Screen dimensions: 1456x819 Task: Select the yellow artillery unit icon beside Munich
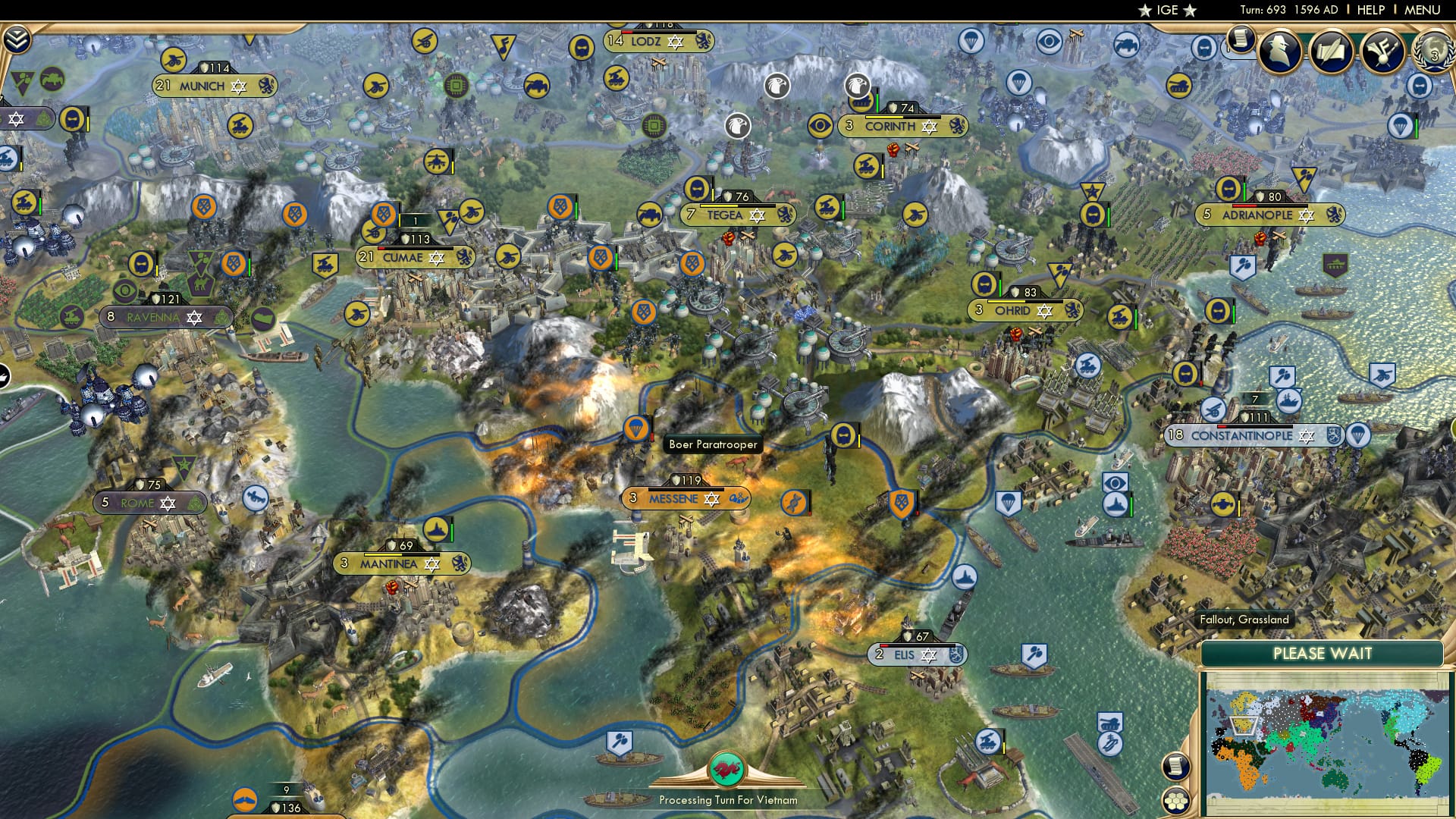pos(174,60)
